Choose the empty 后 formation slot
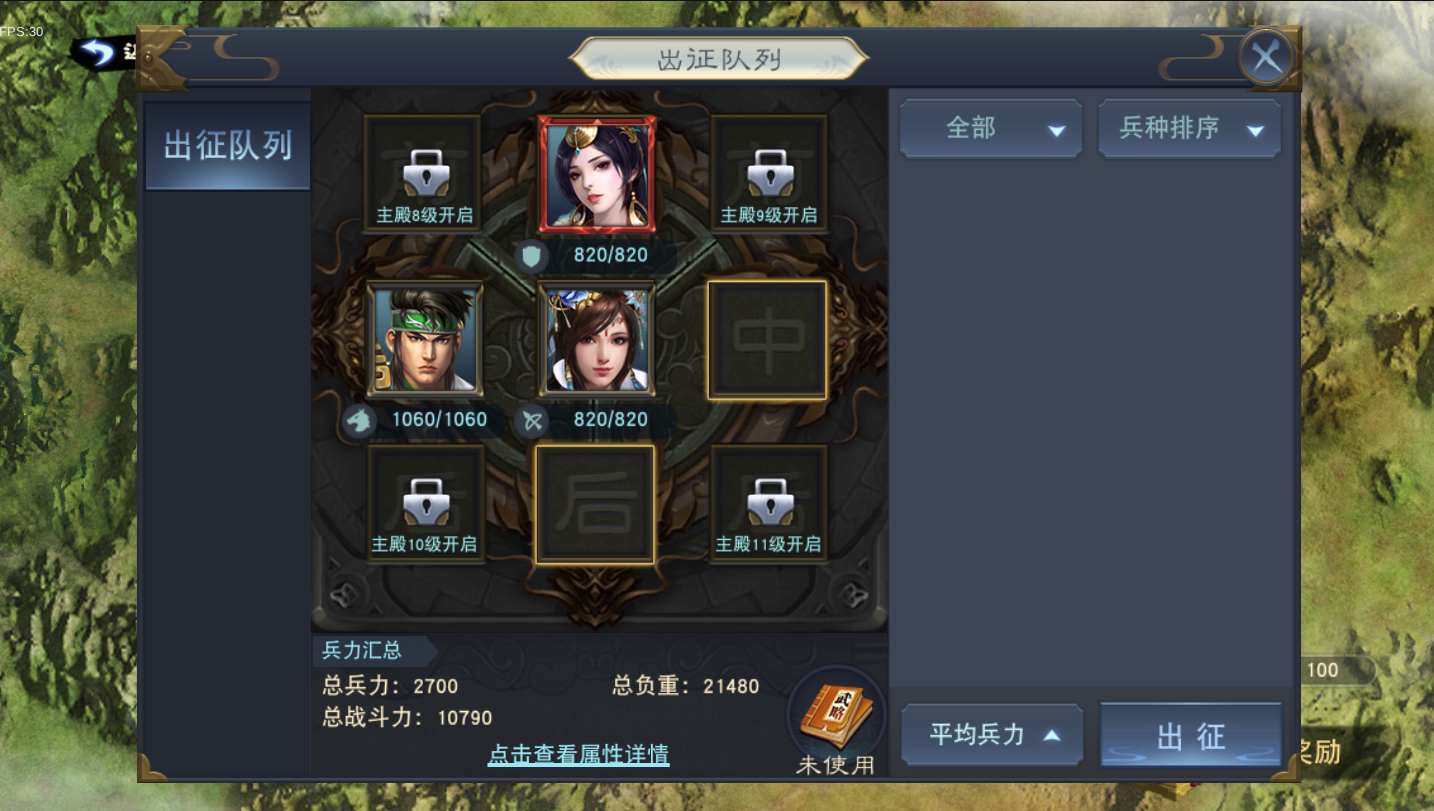 (595, 505)
